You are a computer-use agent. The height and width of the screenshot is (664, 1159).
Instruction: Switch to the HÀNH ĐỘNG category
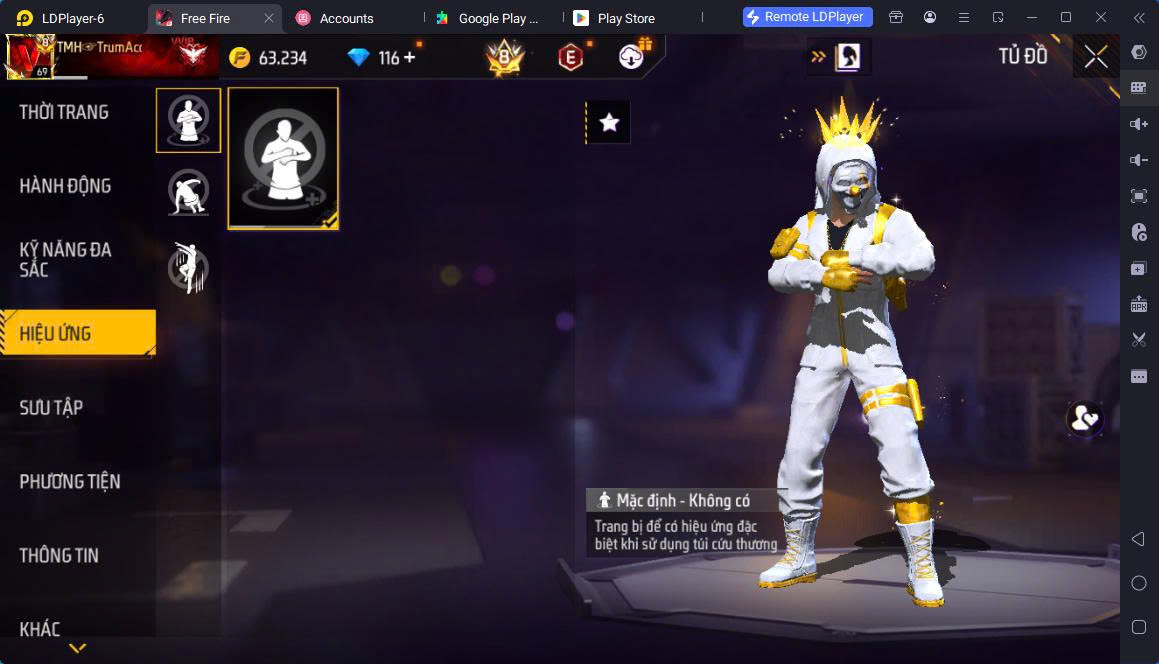click(66, 186)
